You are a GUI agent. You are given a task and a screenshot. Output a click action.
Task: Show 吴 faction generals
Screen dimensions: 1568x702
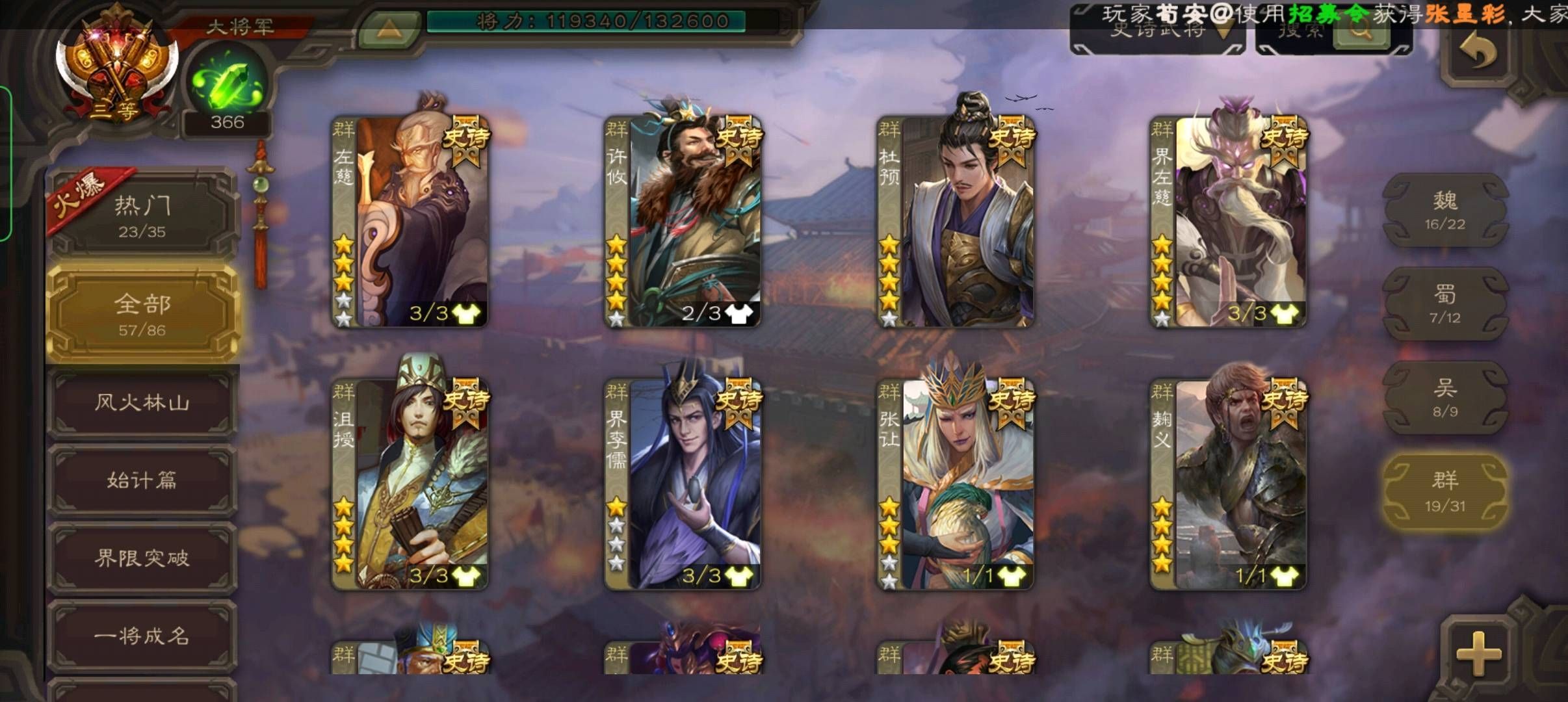pos(1444,398)
